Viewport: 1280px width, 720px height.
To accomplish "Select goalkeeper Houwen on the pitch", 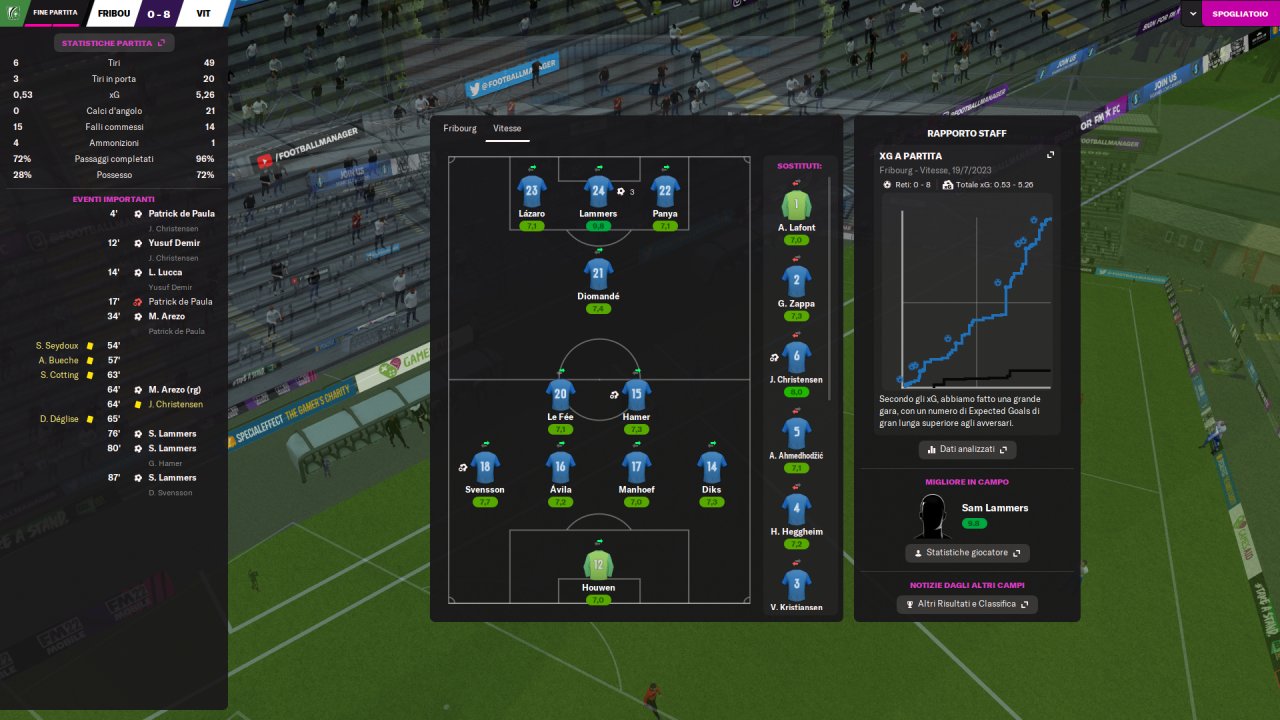I will pos(598,563).
